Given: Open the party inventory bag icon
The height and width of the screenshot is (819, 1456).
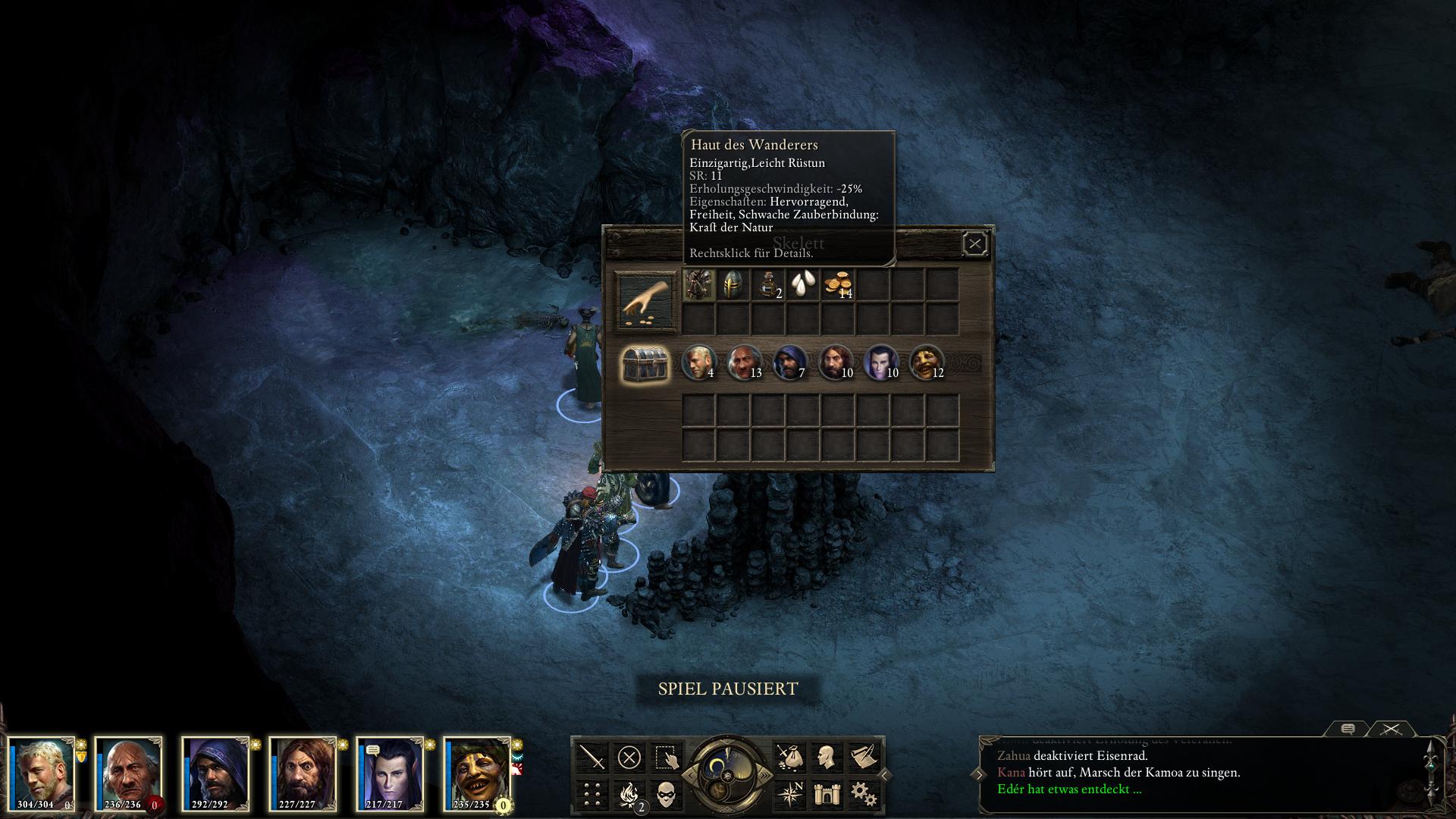Looking at the screenshot, I should coord(789,757).
